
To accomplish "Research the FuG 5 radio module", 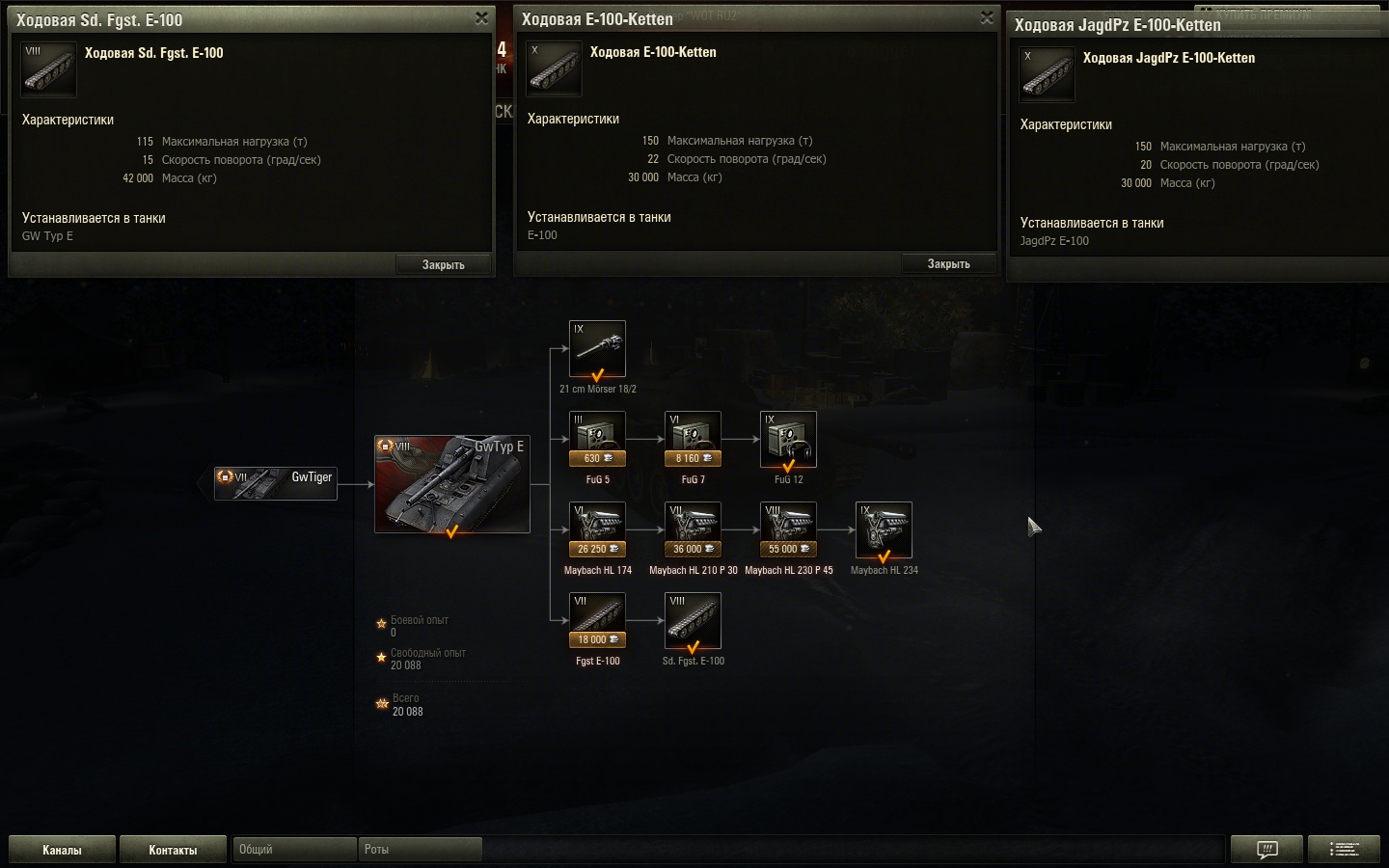I will (x=597, y=440).
